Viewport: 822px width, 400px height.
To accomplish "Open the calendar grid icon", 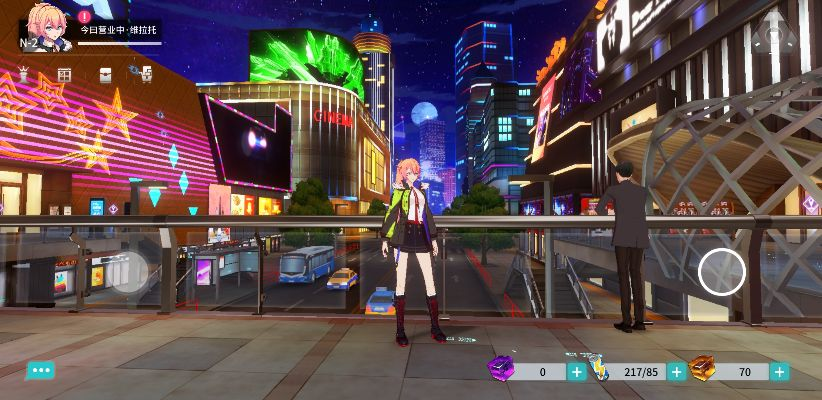I will click(x=64, y=74).
